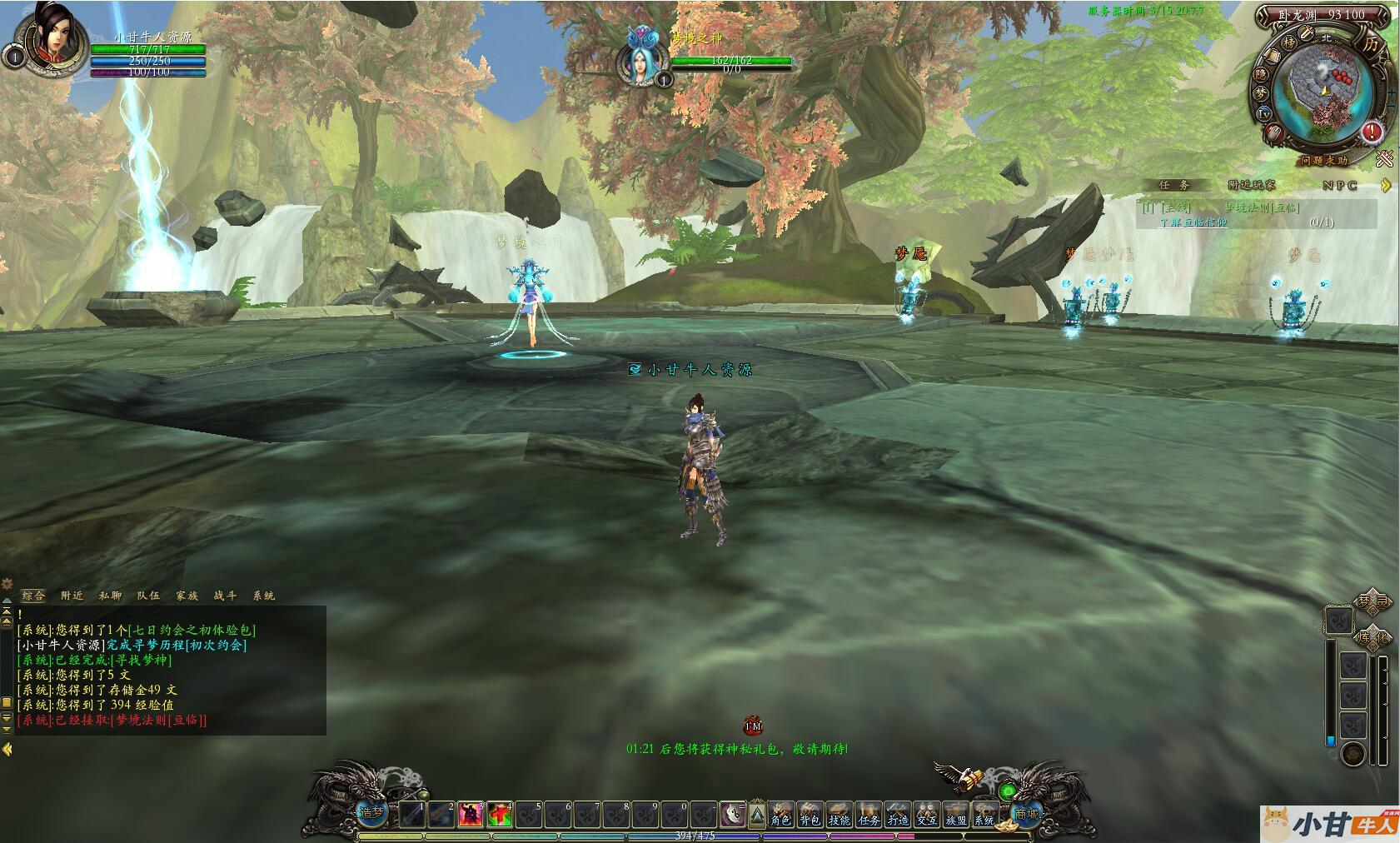The width and height of the screenshot is (1400, 843).
Task: Open the 任务 quest log button
Action: coord(868,814)
